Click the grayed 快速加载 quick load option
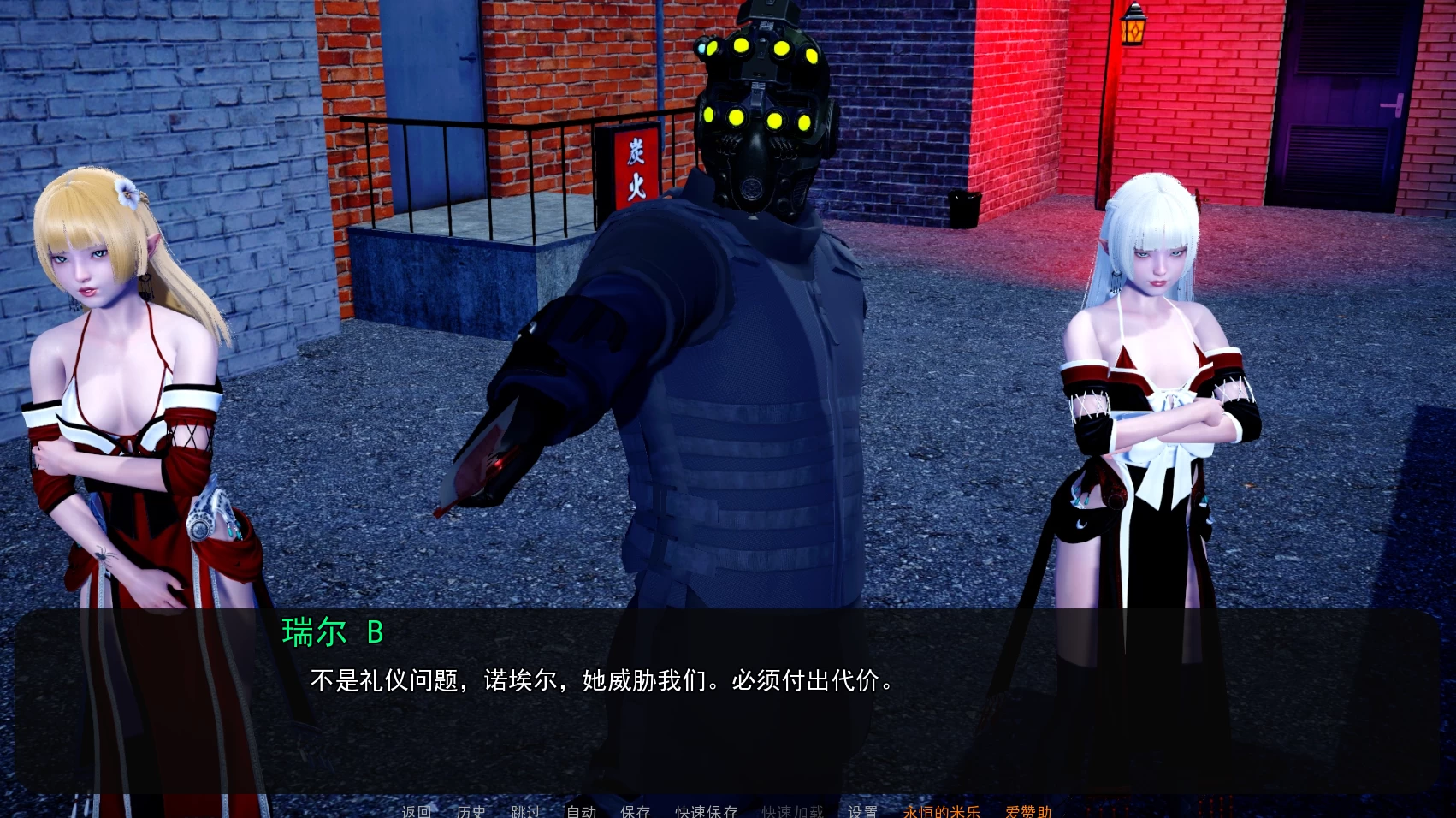The height and width of the screenshot is (818, 1456). point(791,812)
